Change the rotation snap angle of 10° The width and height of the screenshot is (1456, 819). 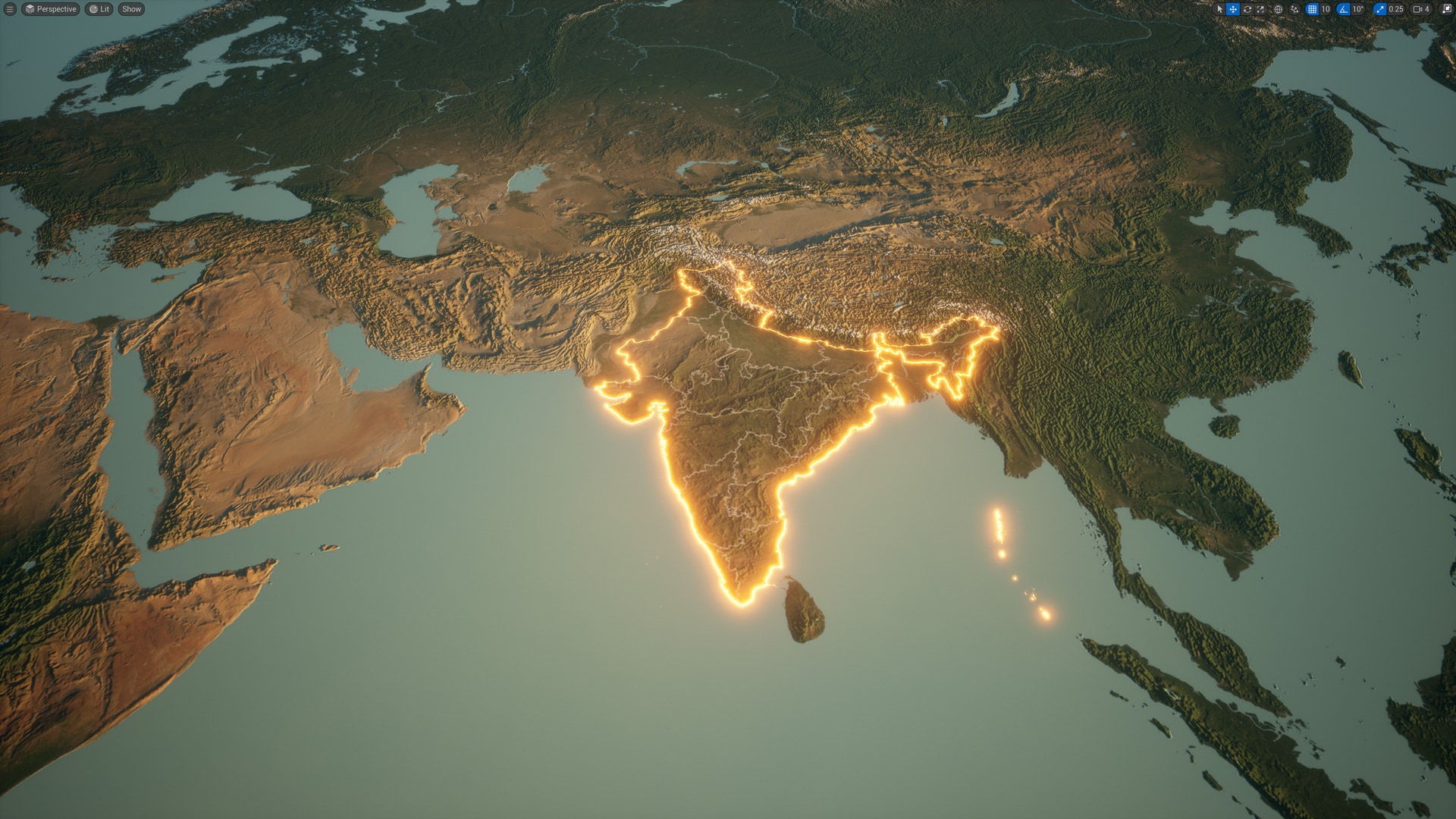pos(1357,9)
